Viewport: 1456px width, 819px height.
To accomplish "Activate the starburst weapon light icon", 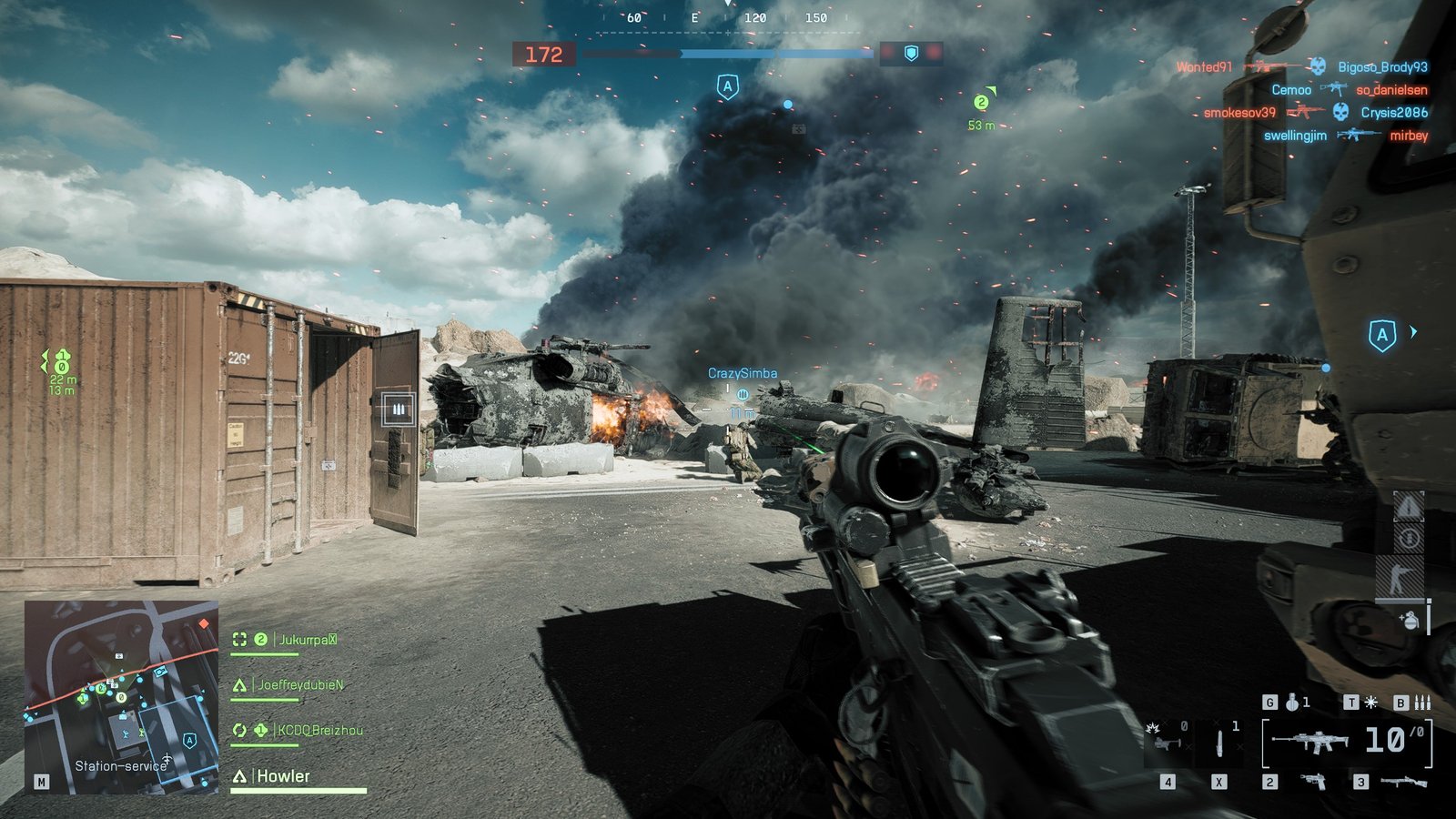I will (1370, 702).
